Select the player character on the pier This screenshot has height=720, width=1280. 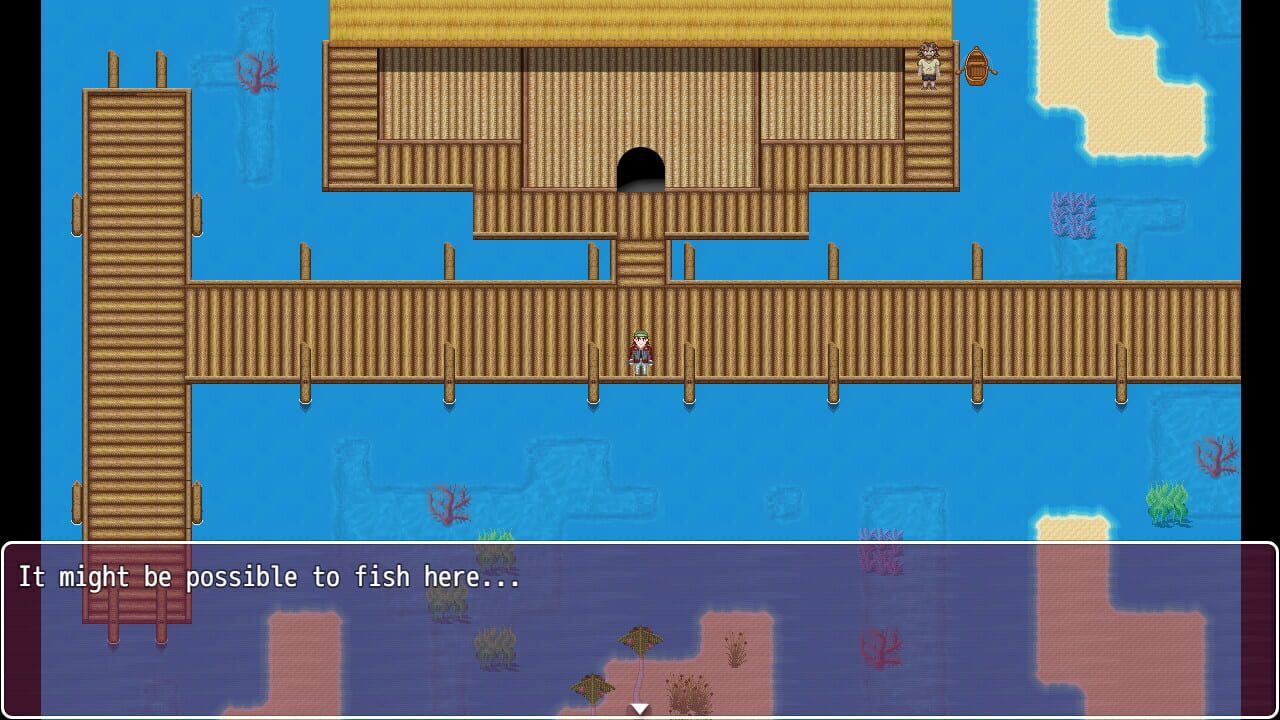(639, 350)
